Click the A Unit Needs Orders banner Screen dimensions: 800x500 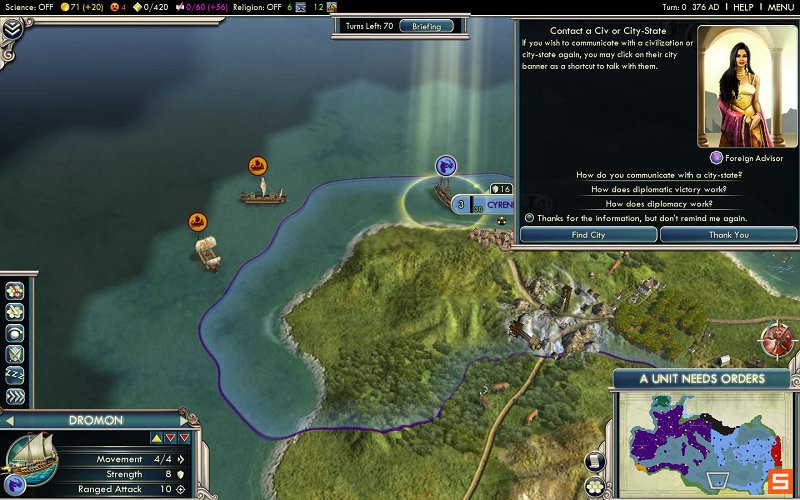point(702,379)
